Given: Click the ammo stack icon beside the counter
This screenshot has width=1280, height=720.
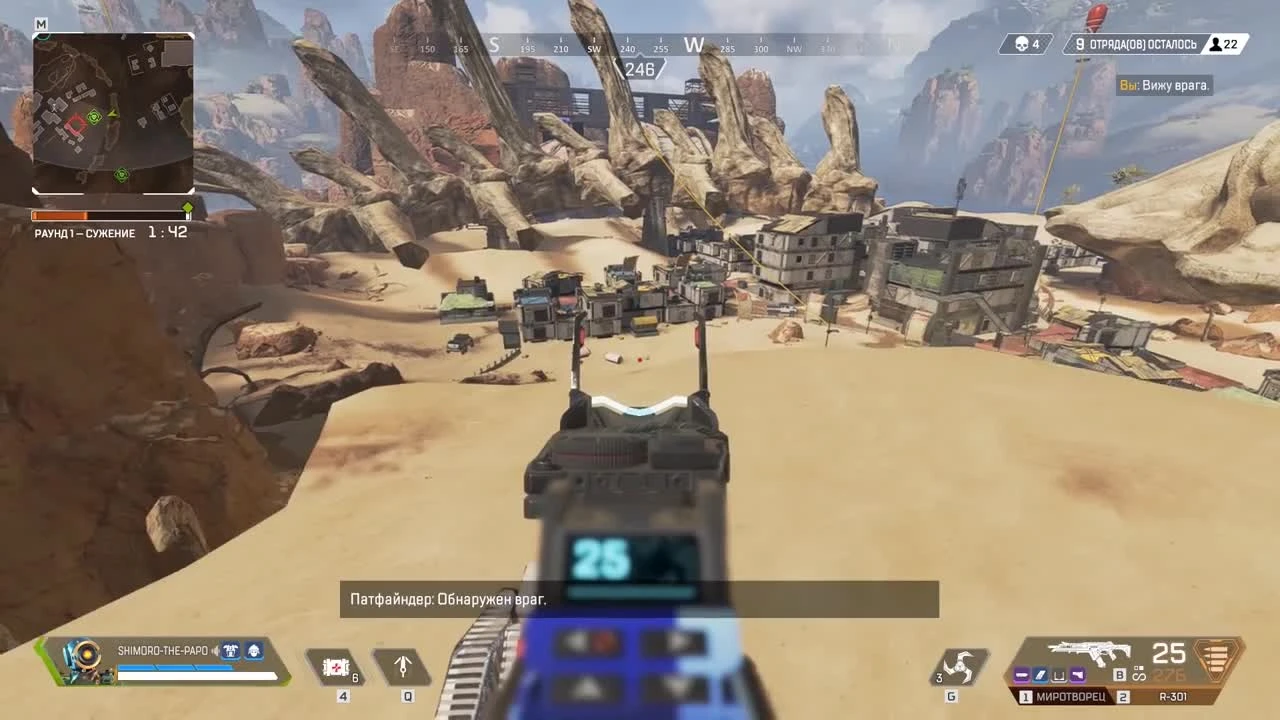Looking at the screenshot, I should tap(1214, 662).
